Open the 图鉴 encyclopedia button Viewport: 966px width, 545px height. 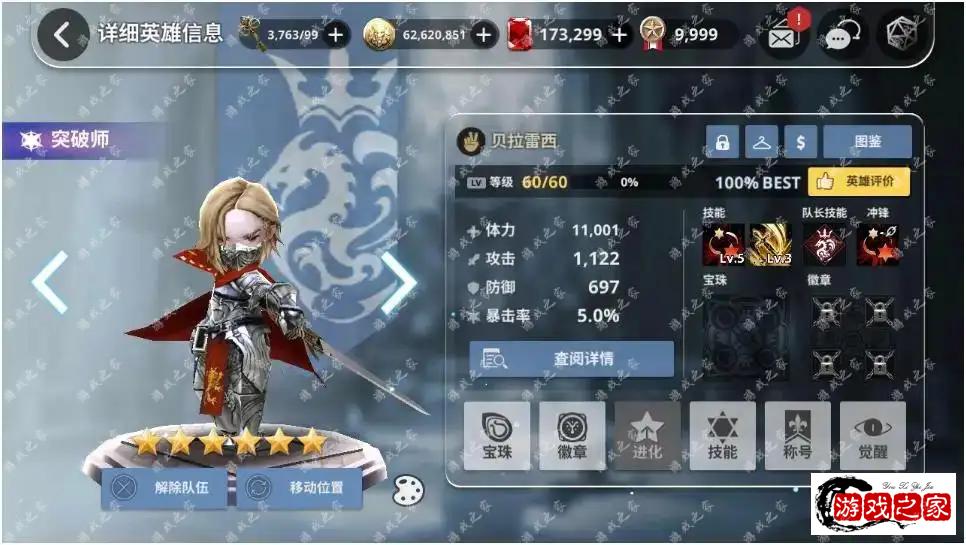point(867,143)
